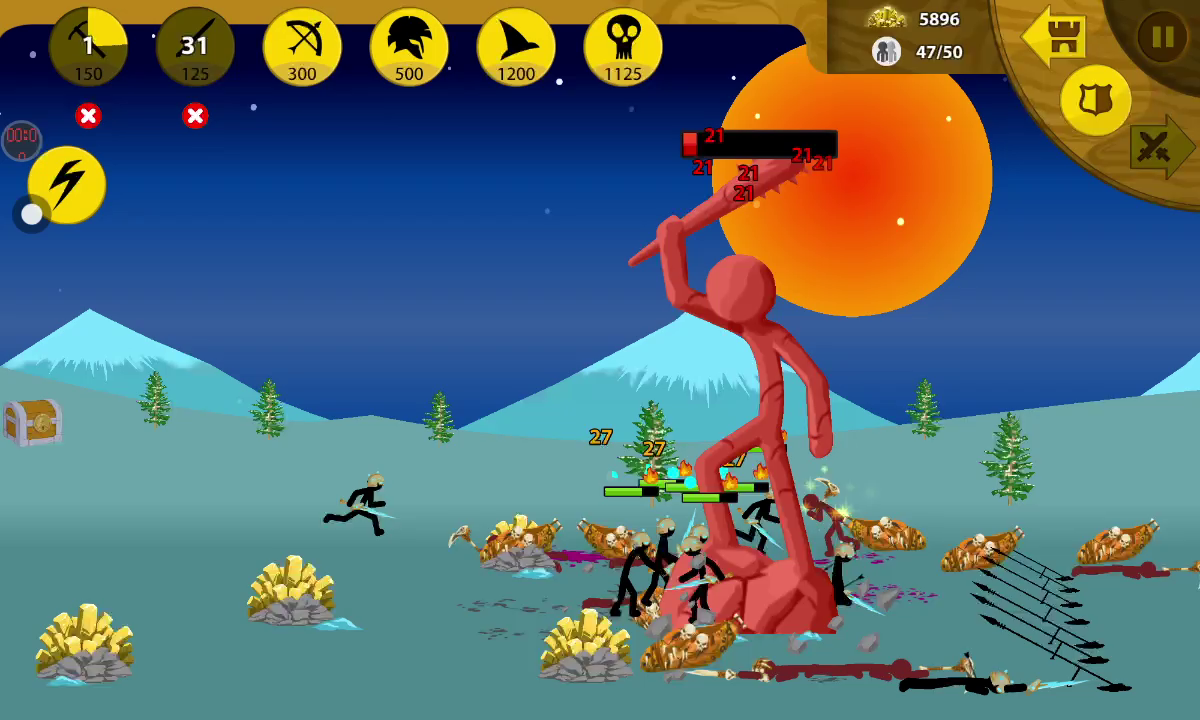Order army to retreat to castle
Viewport: 1200px width, 720px height.
pos(1054,37)
